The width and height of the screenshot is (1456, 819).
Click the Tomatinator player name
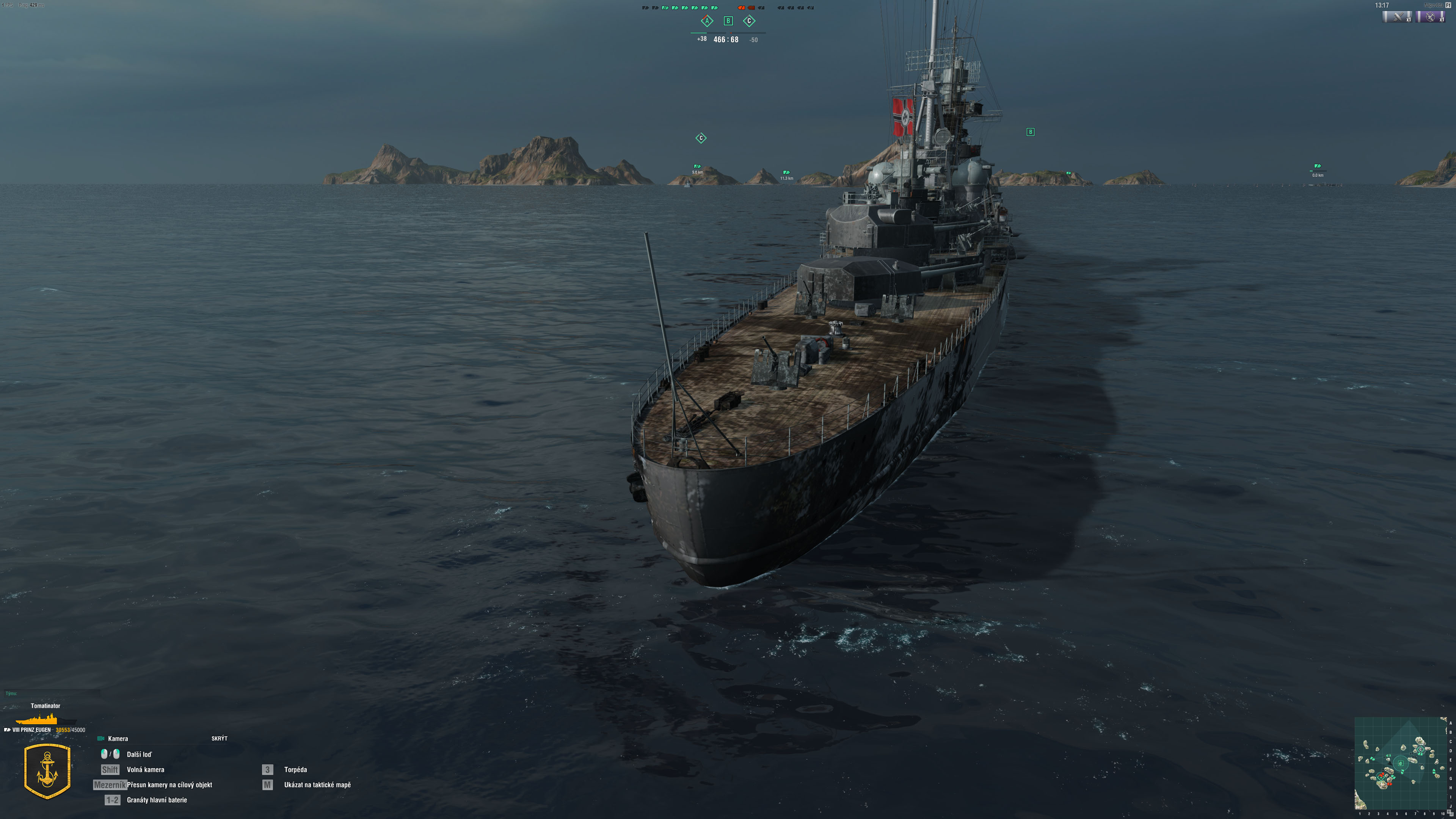[45, 705]
